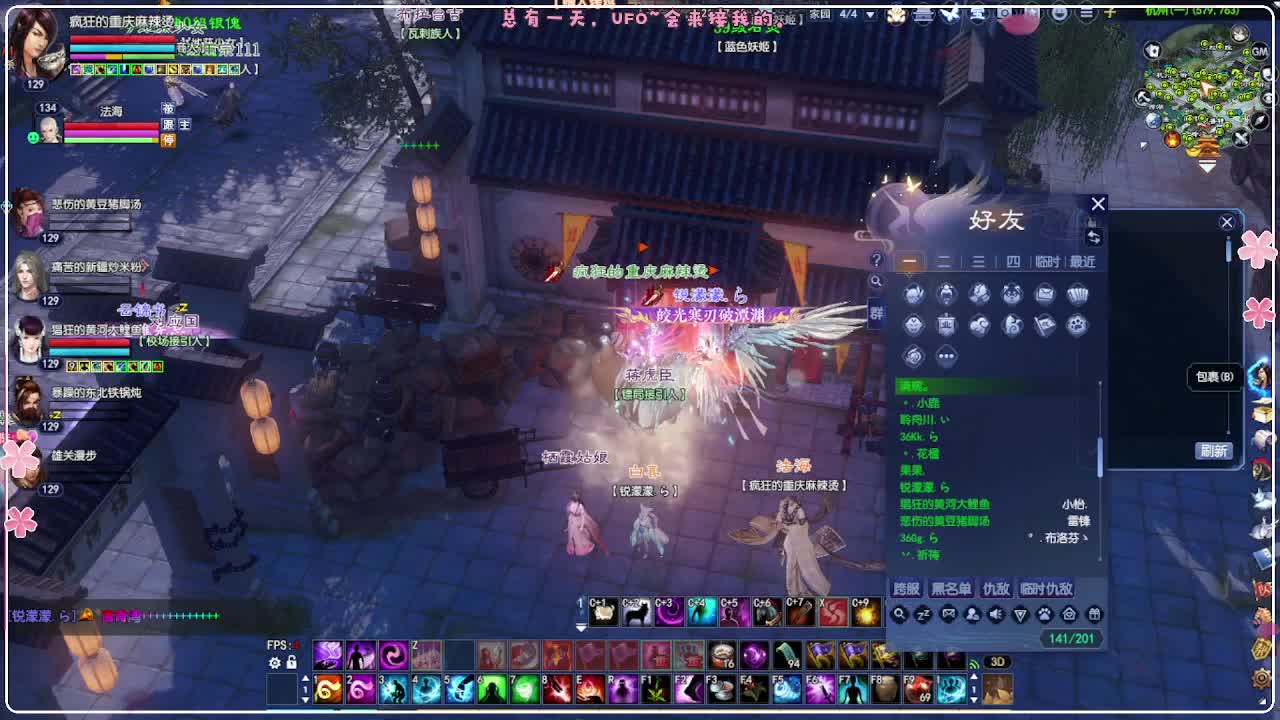Click the swap arrows below Friends panel close button
Screen dimensions: 1280x720
point(1094,238)
